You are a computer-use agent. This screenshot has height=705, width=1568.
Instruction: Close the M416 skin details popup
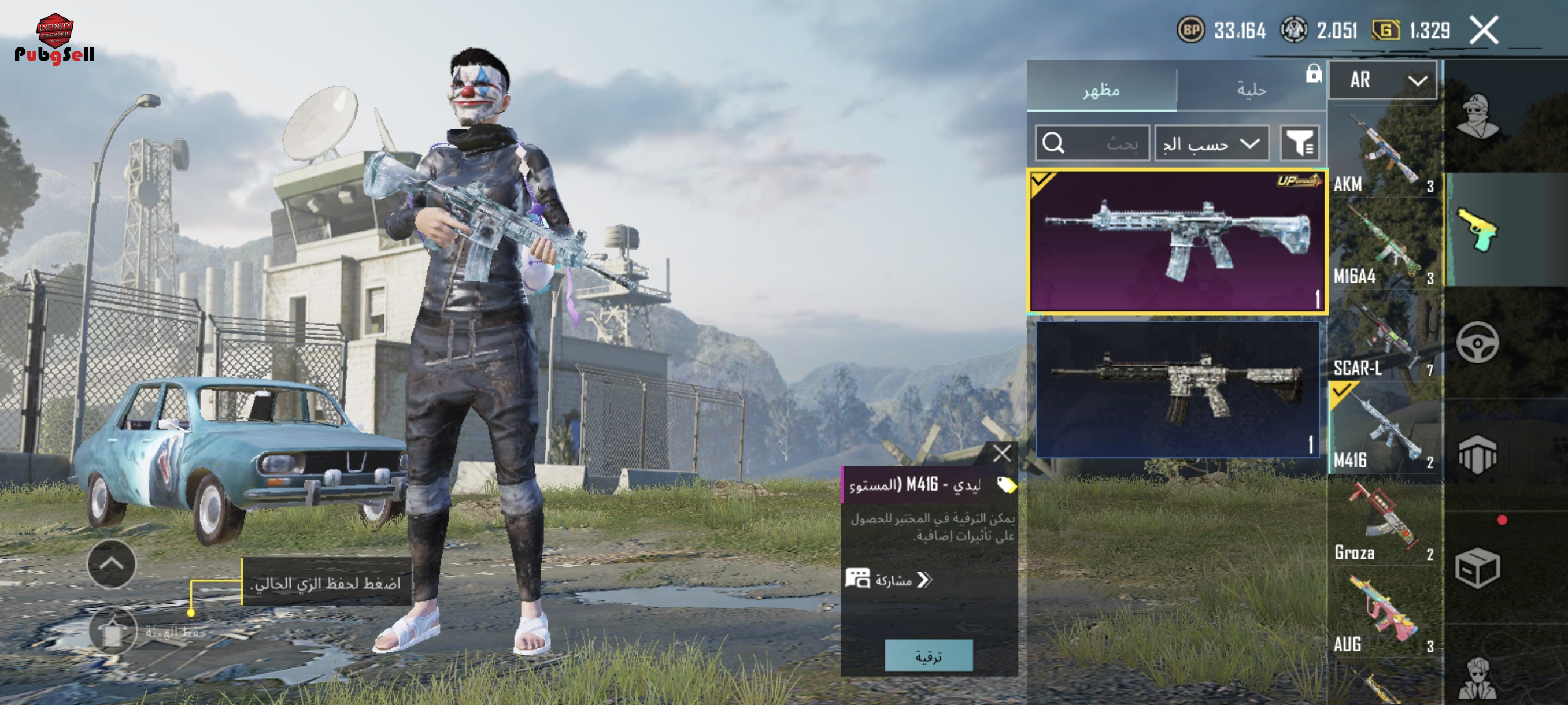[1001, 452]
